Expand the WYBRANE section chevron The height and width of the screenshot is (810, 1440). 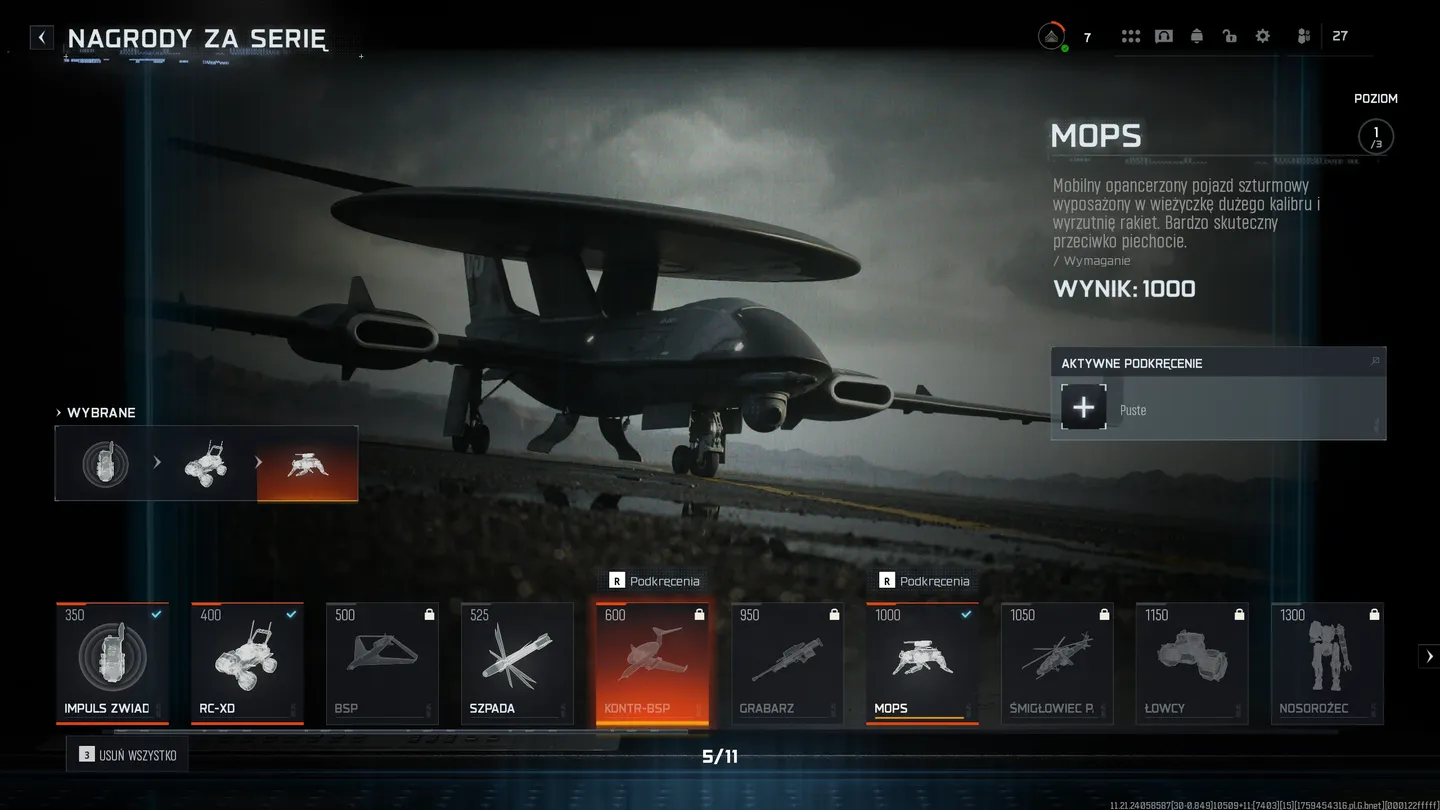(x=57, y=412)
